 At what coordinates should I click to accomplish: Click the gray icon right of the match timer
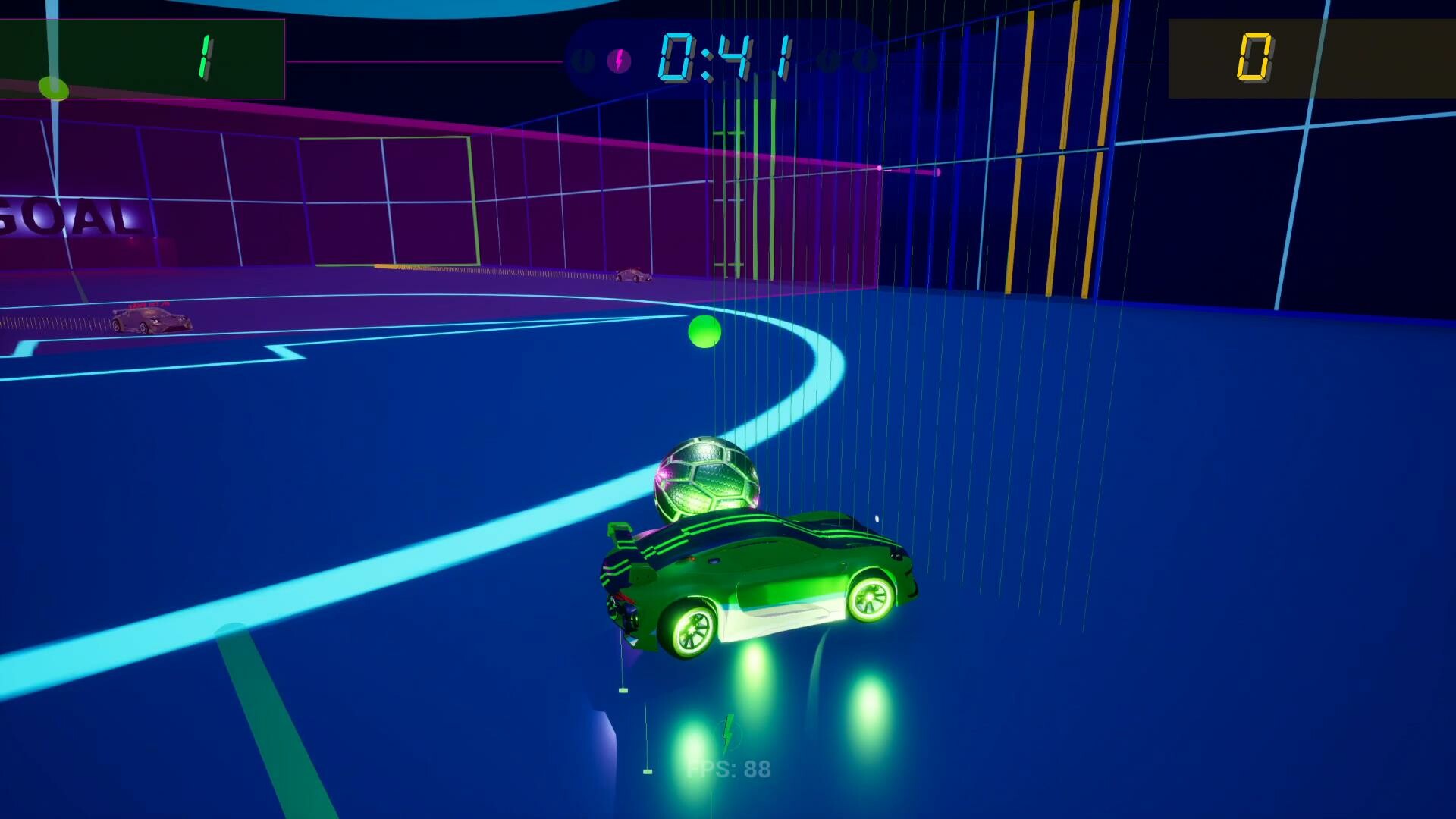click(x=827, y=61)
